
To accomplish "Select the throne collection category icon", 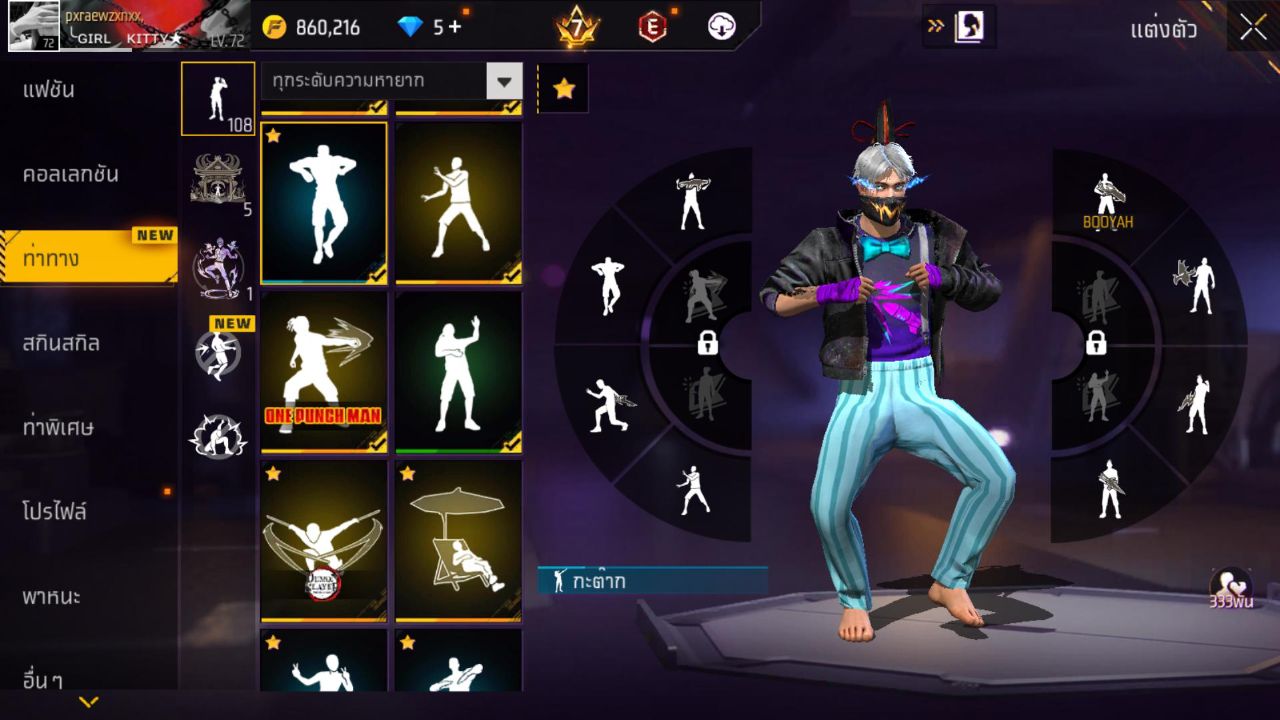I will 218,180.
